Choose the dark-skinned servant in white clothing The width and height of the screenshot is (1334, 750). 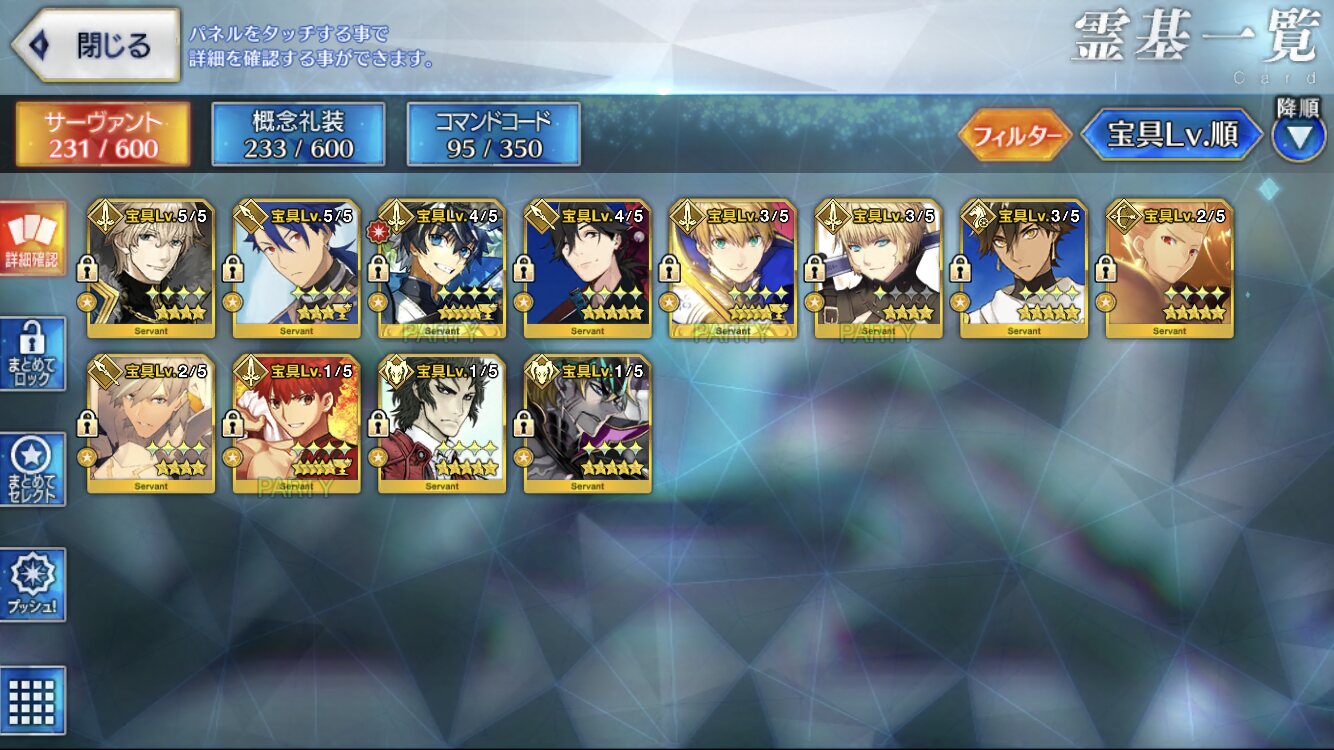(x=1024, y=268)
